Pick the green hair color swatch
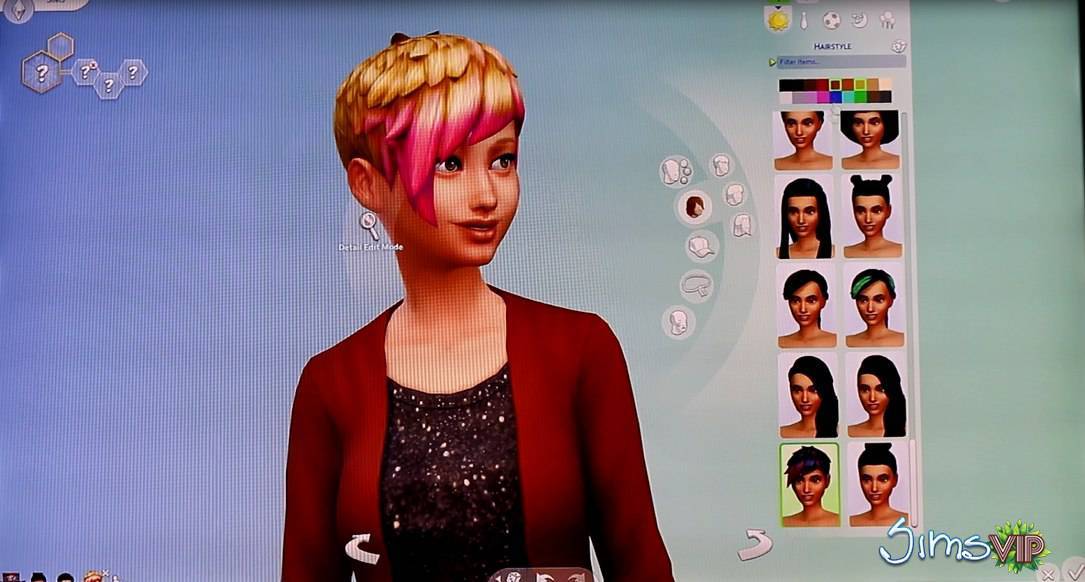This screenshot has height=582, width=1085. point(859,97)
